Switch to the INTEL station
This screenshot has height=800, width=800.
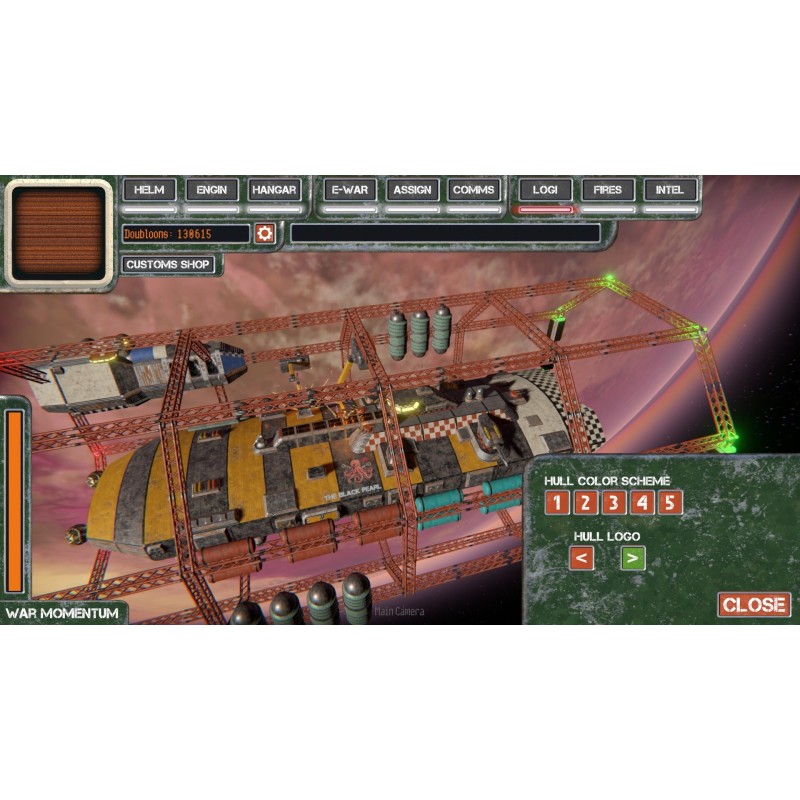click(670, 190)
